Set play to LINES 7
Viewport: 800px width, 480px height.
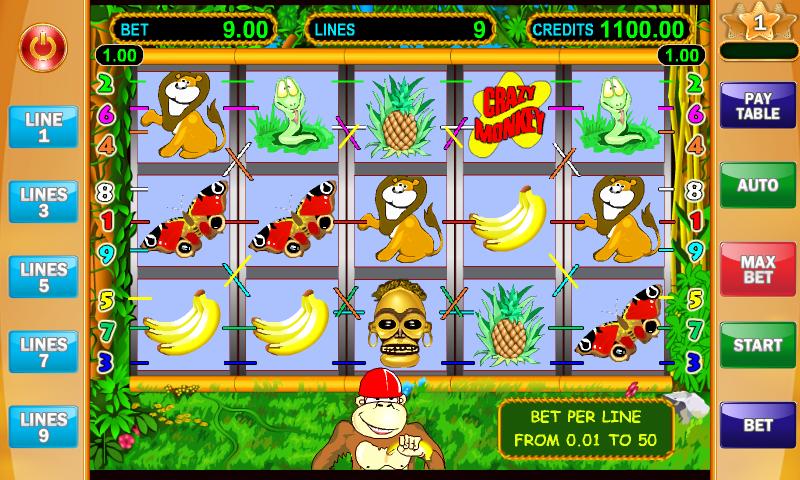pyautogui.click(x=44, y=352)
